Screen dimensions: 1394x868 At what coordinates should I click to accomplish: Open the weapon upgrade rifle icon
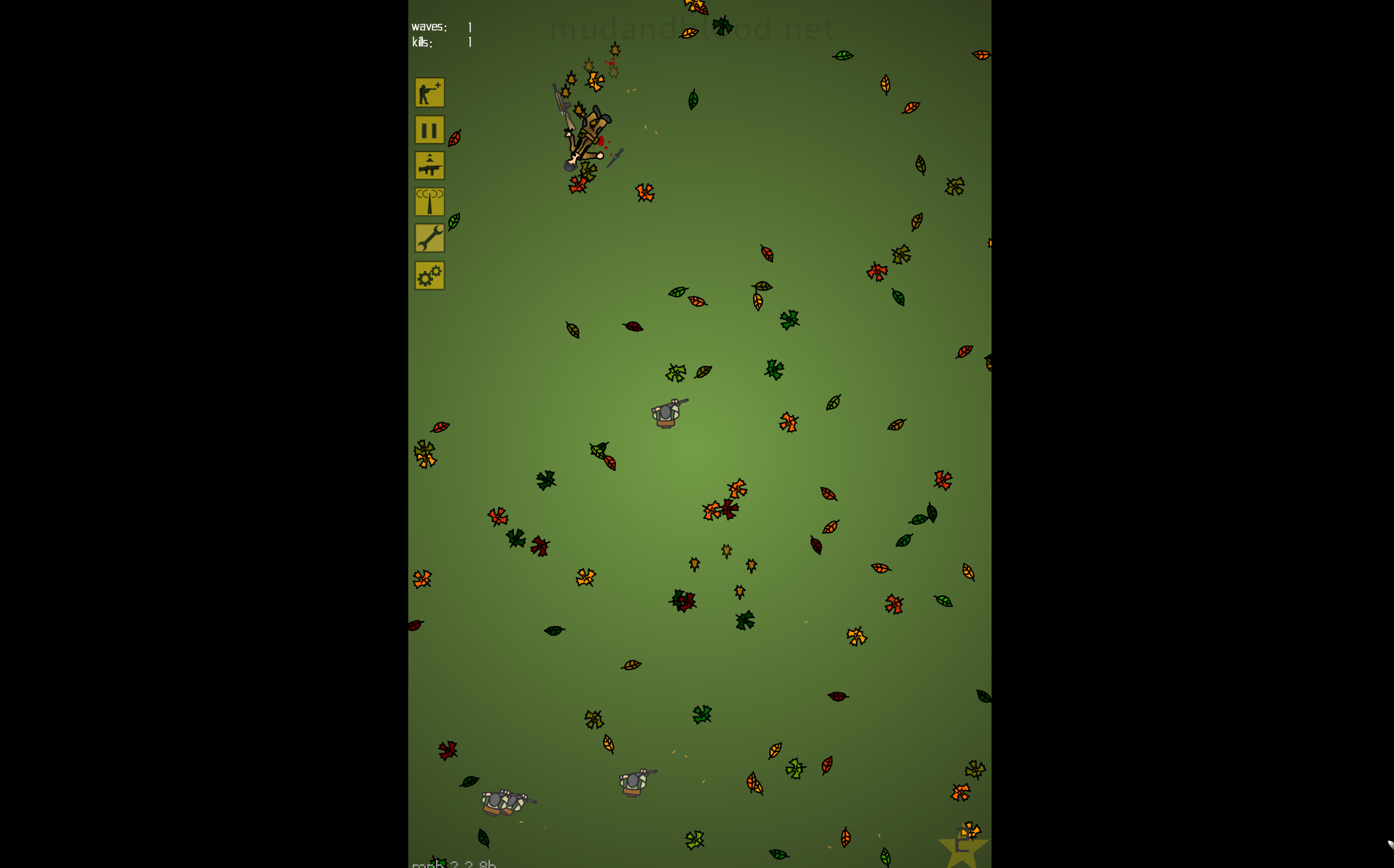(429, 166)
